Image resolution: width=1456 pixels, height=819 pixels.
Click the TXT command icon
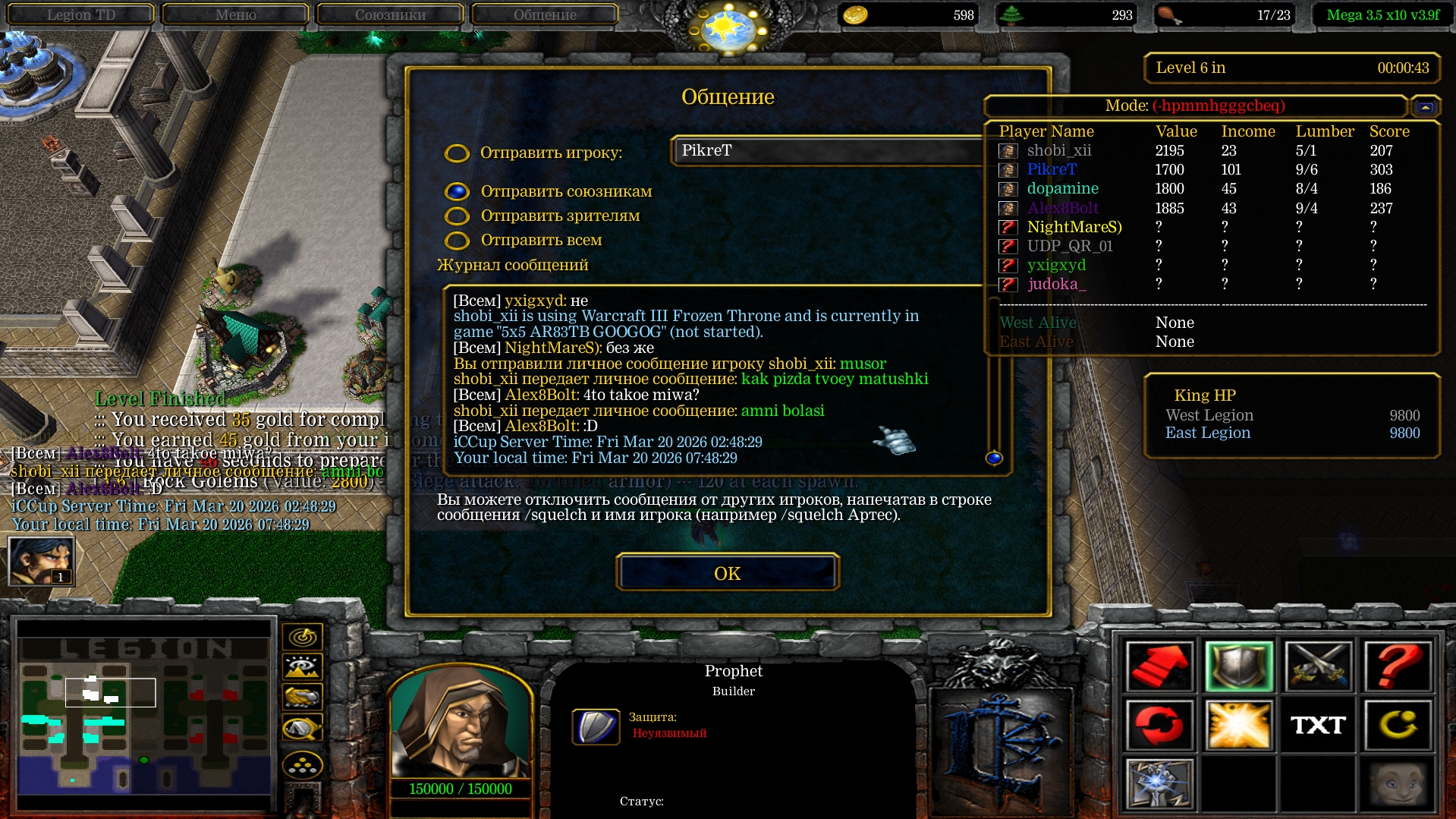click(1319, 725)
